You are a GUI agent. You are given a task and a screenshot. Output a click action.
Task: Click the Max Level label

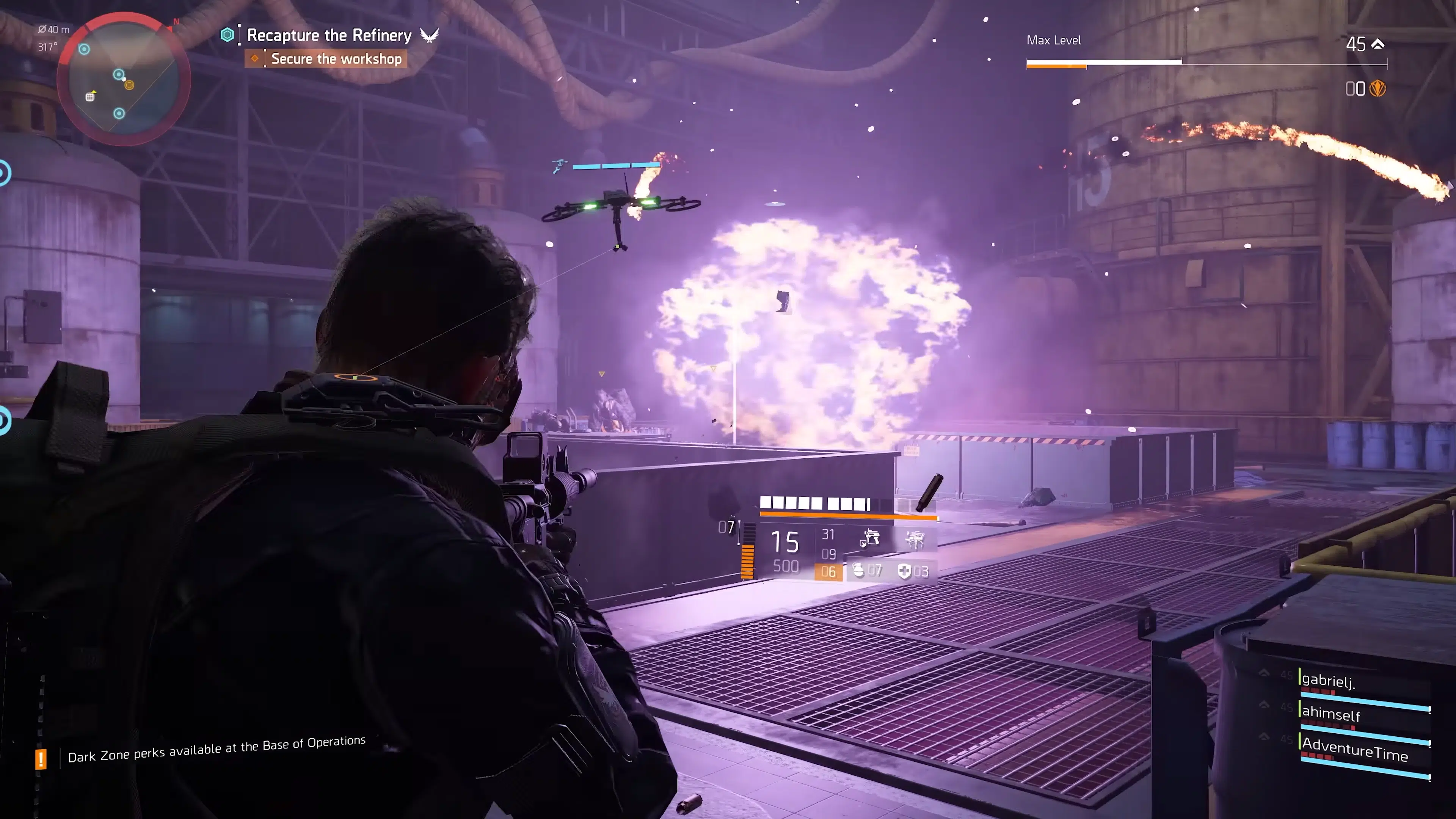[x=1054, y=40]
